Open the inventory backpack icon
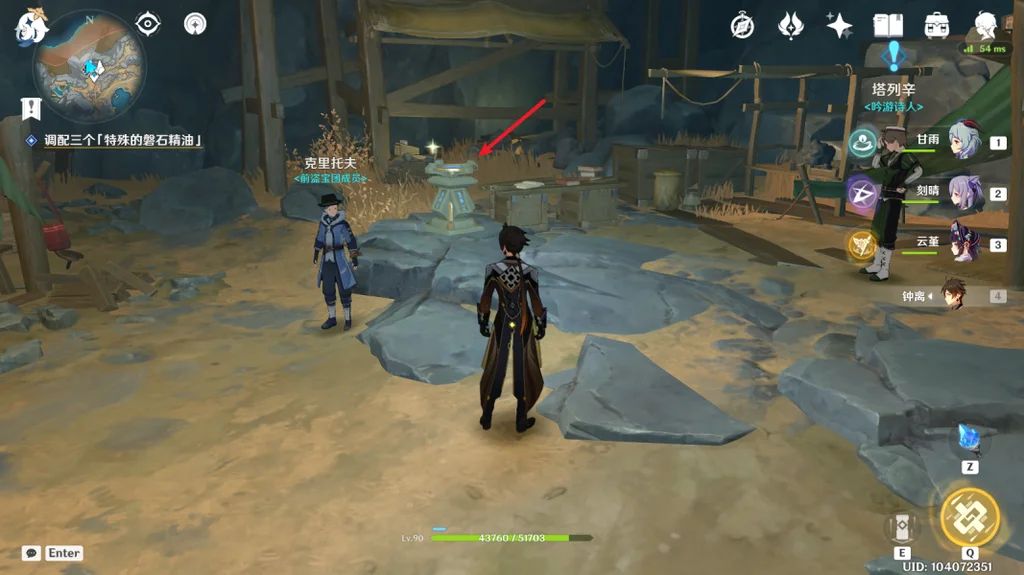The width and height of the screenshot is (1024, 575). tap(937, 25)
